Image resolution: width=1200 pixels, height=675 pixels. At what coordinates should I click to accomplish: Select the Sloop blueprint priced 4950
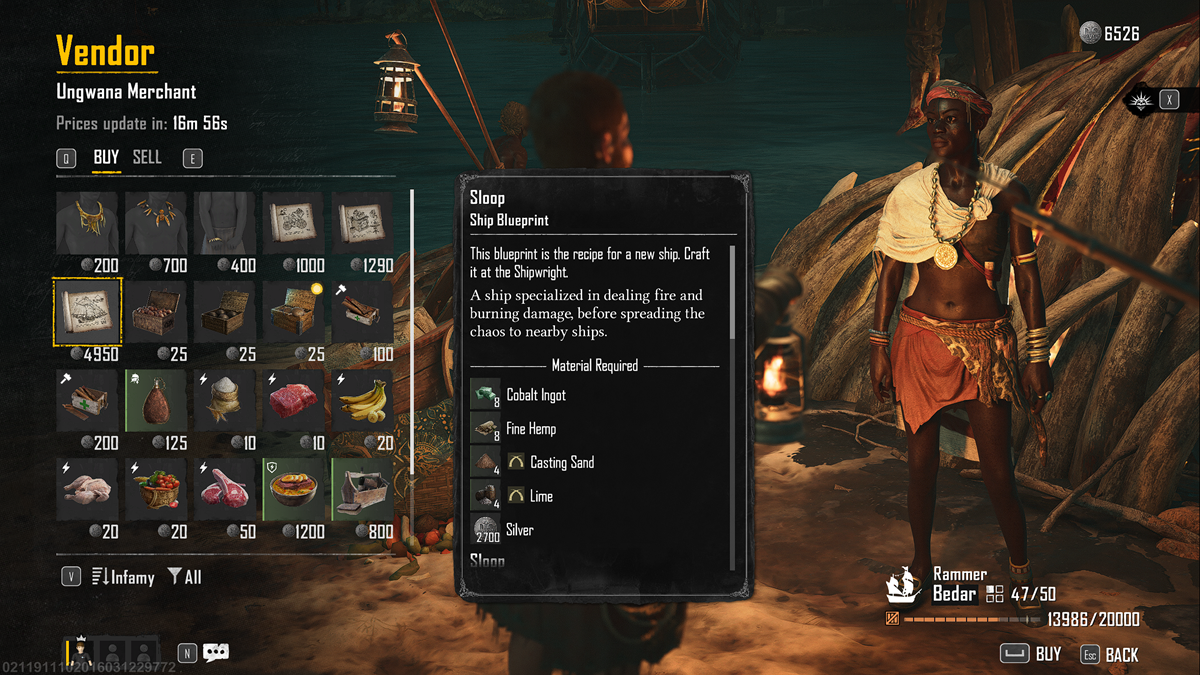point(88,310)
